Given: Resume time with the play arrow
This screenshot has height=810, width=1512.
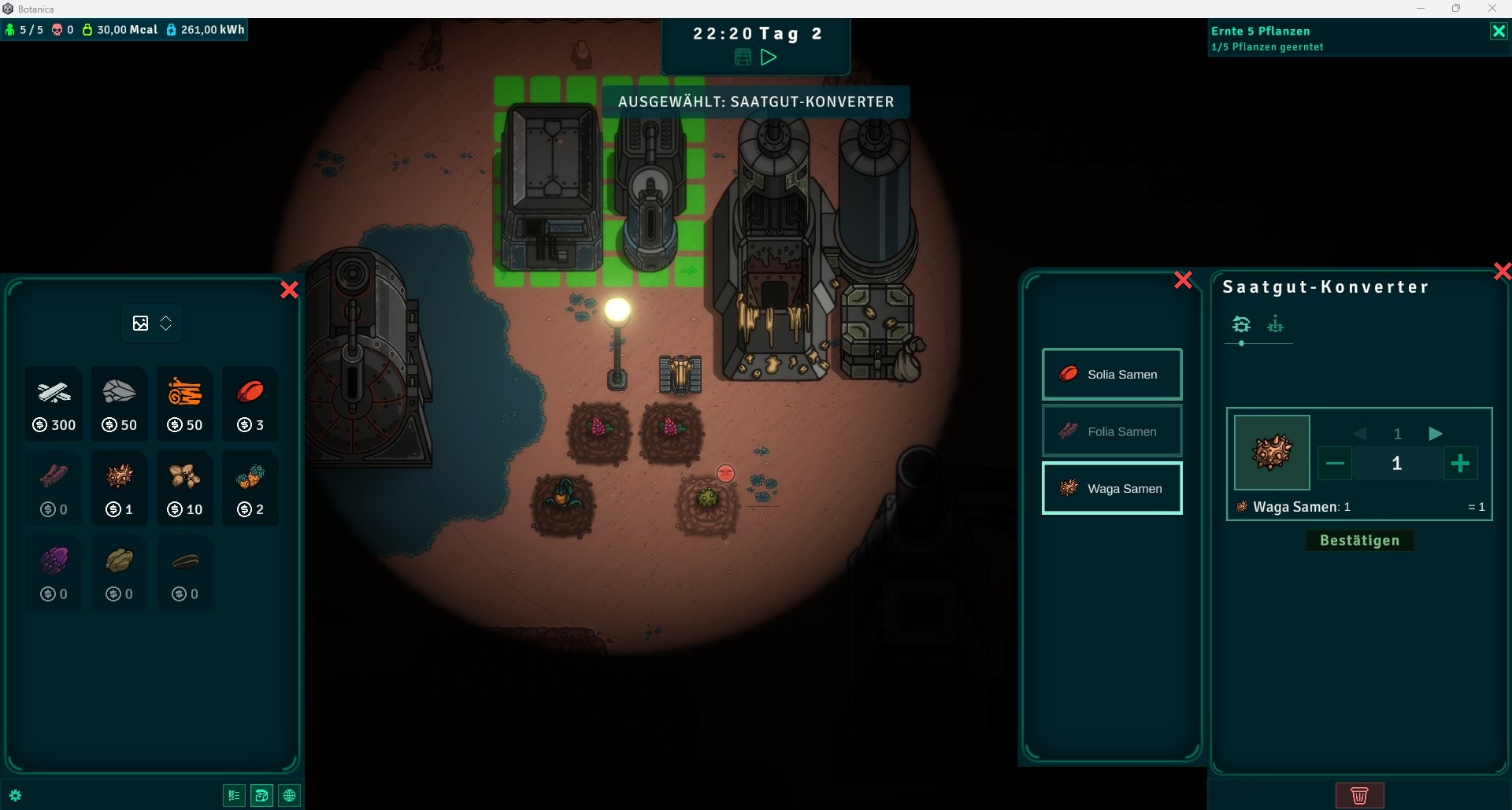Looking at the screenshot, I should click(769, 57).
